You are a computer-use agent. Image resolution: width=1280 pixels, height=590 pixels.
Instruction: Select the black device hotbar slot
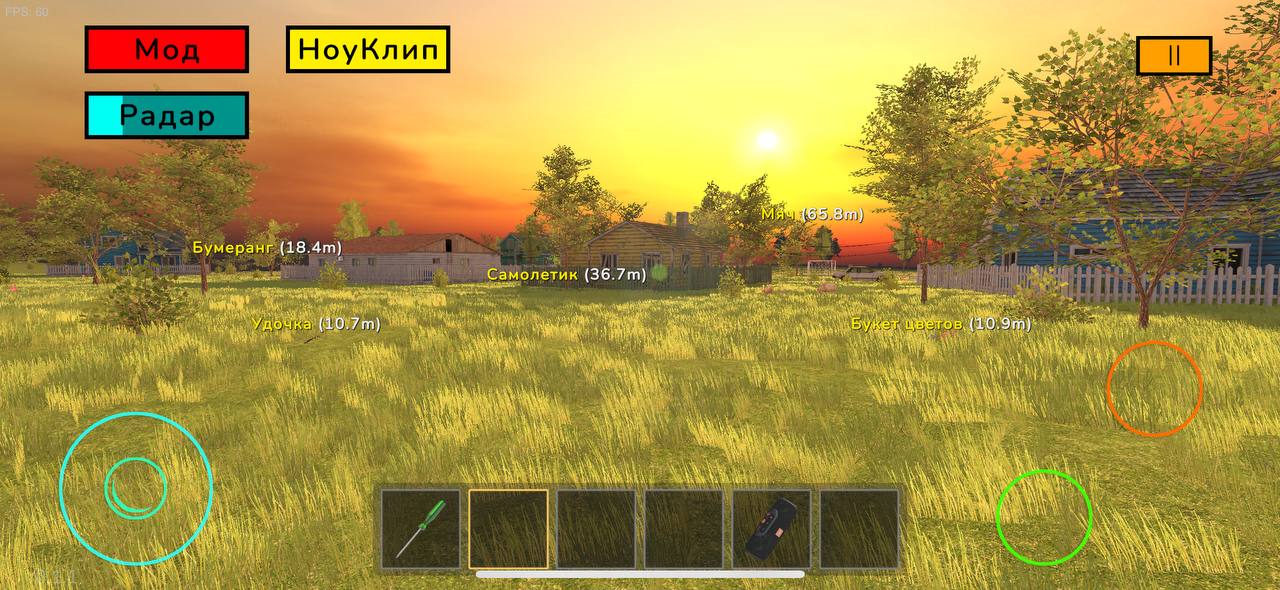tap(772, 529)
